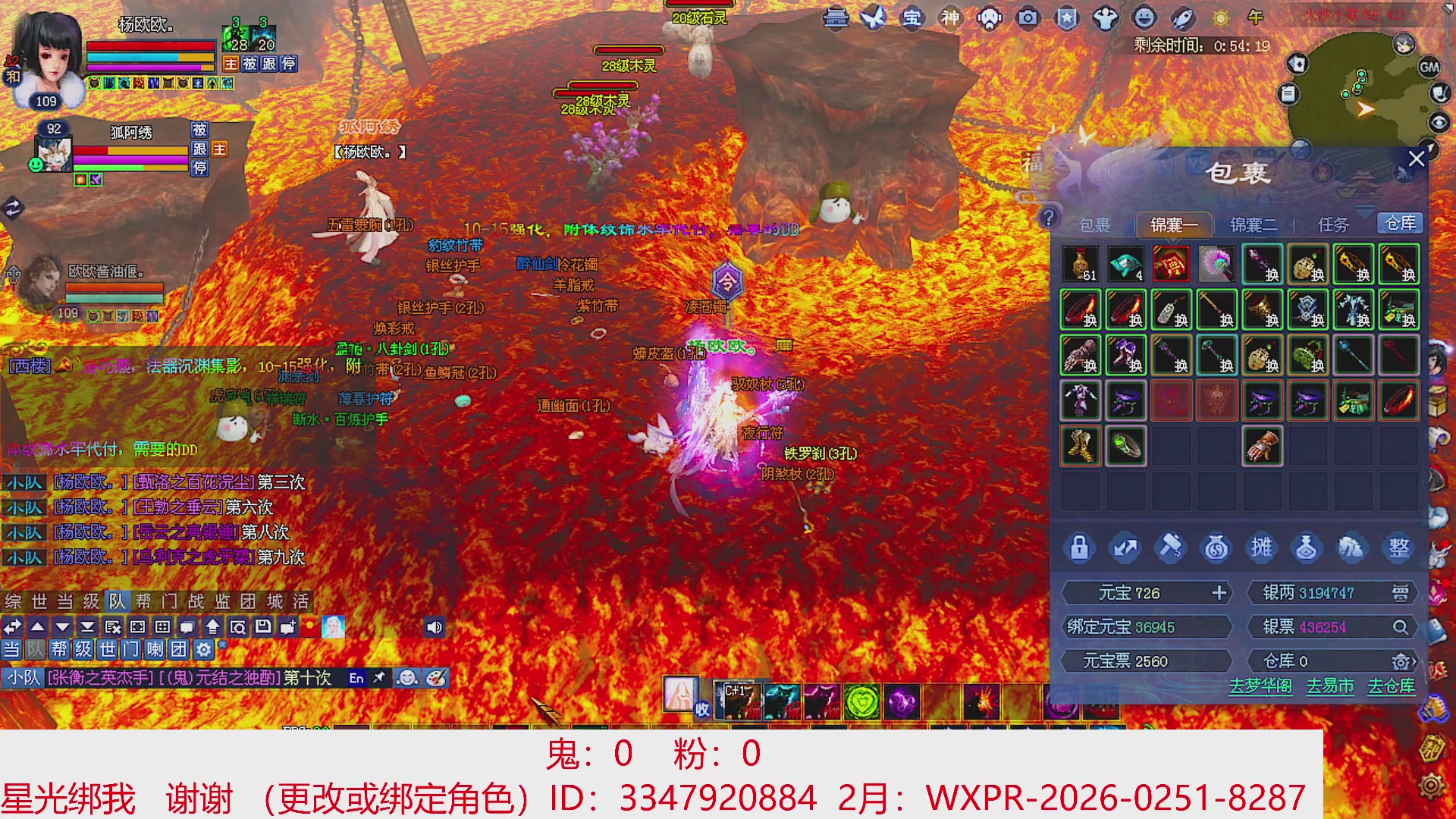Open the 宝 treasure icon on top bar

pos(912,19)
